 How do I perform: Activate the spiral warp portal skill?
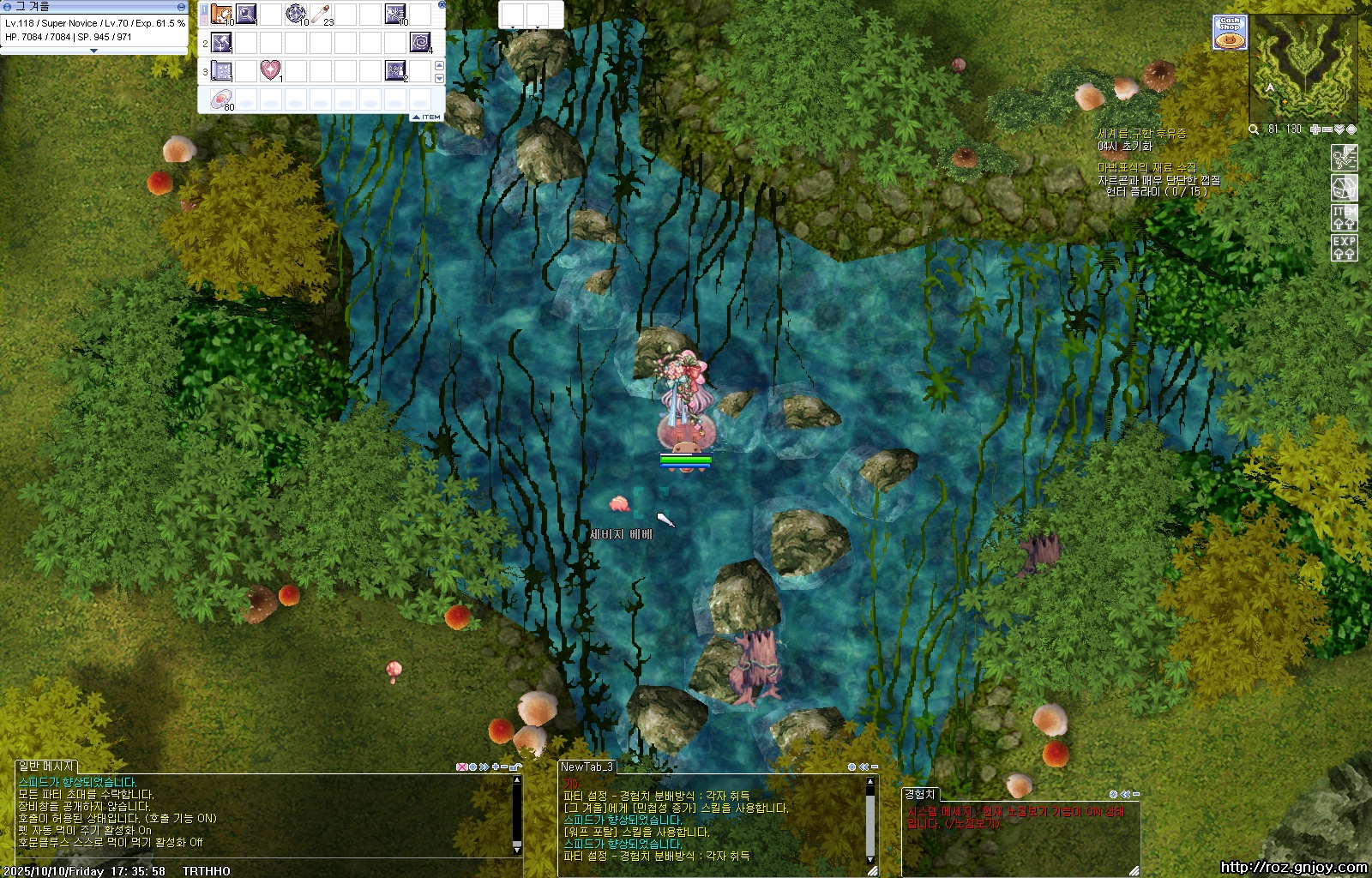coord(420,42)
